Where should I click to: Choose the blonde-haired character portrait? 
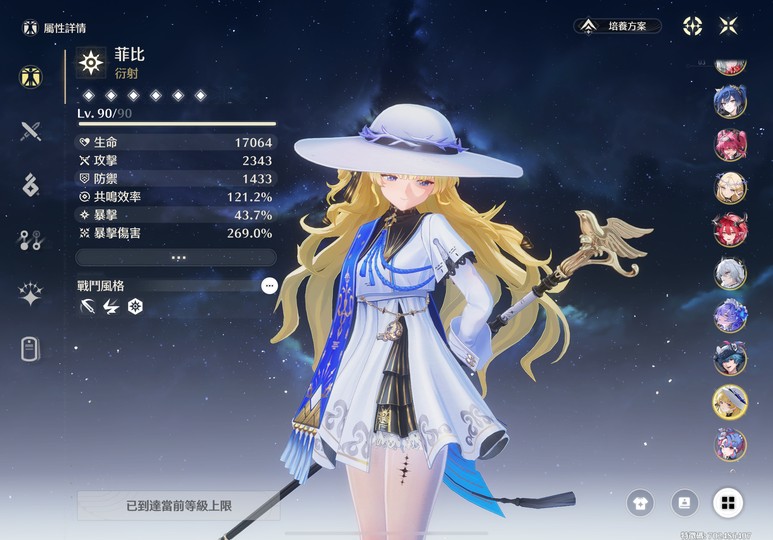(729, 187)
